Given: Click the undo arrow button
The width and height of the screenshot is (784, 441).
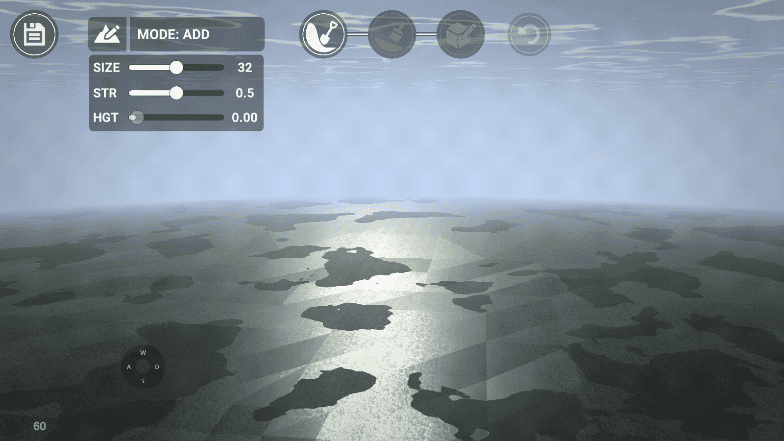Looking at the screenshot, I should pos(529,35).
